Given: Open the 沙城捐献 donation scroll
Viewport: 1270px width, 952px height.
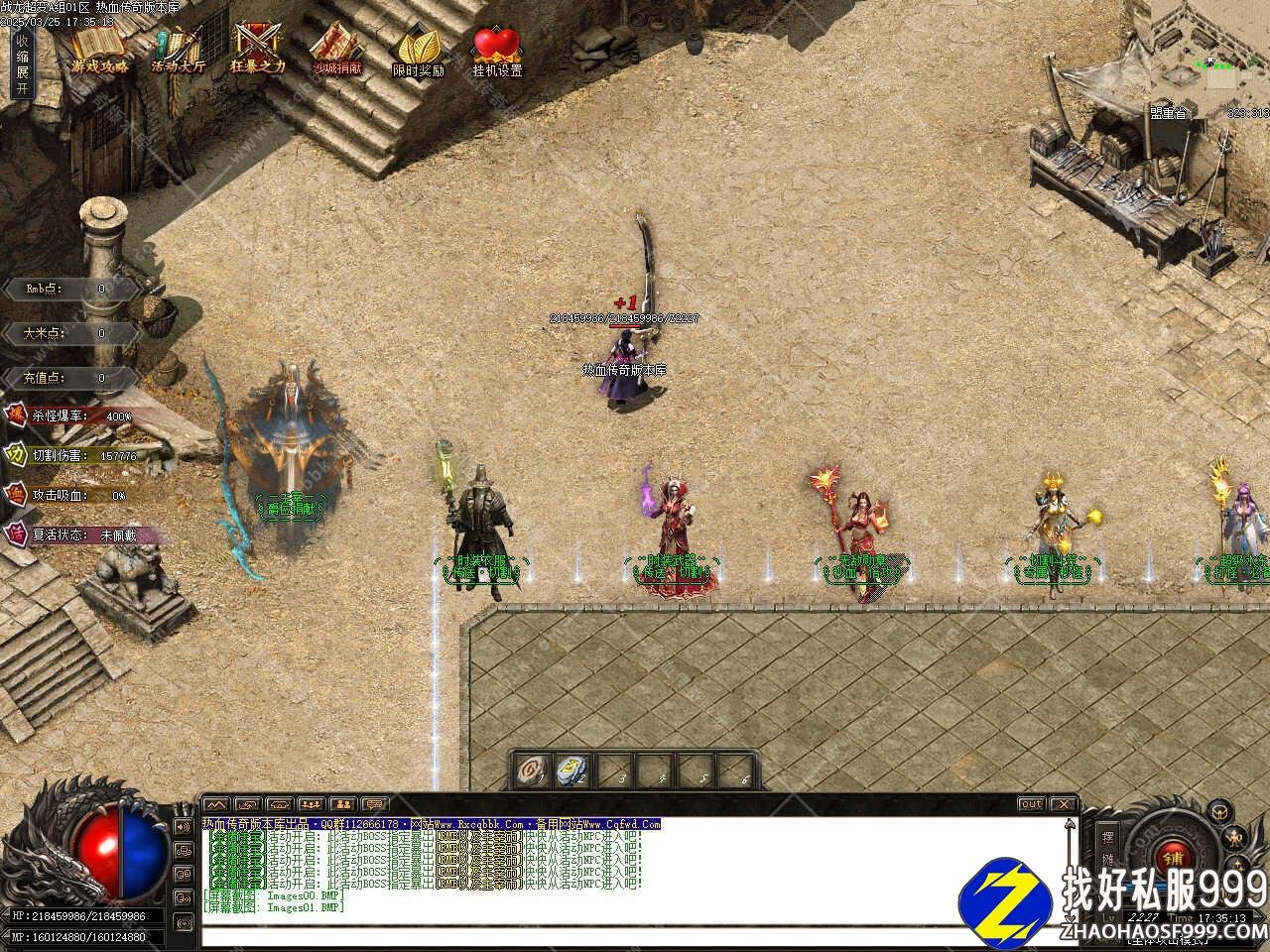Looking at the screenshot, I should click(336, 50).
